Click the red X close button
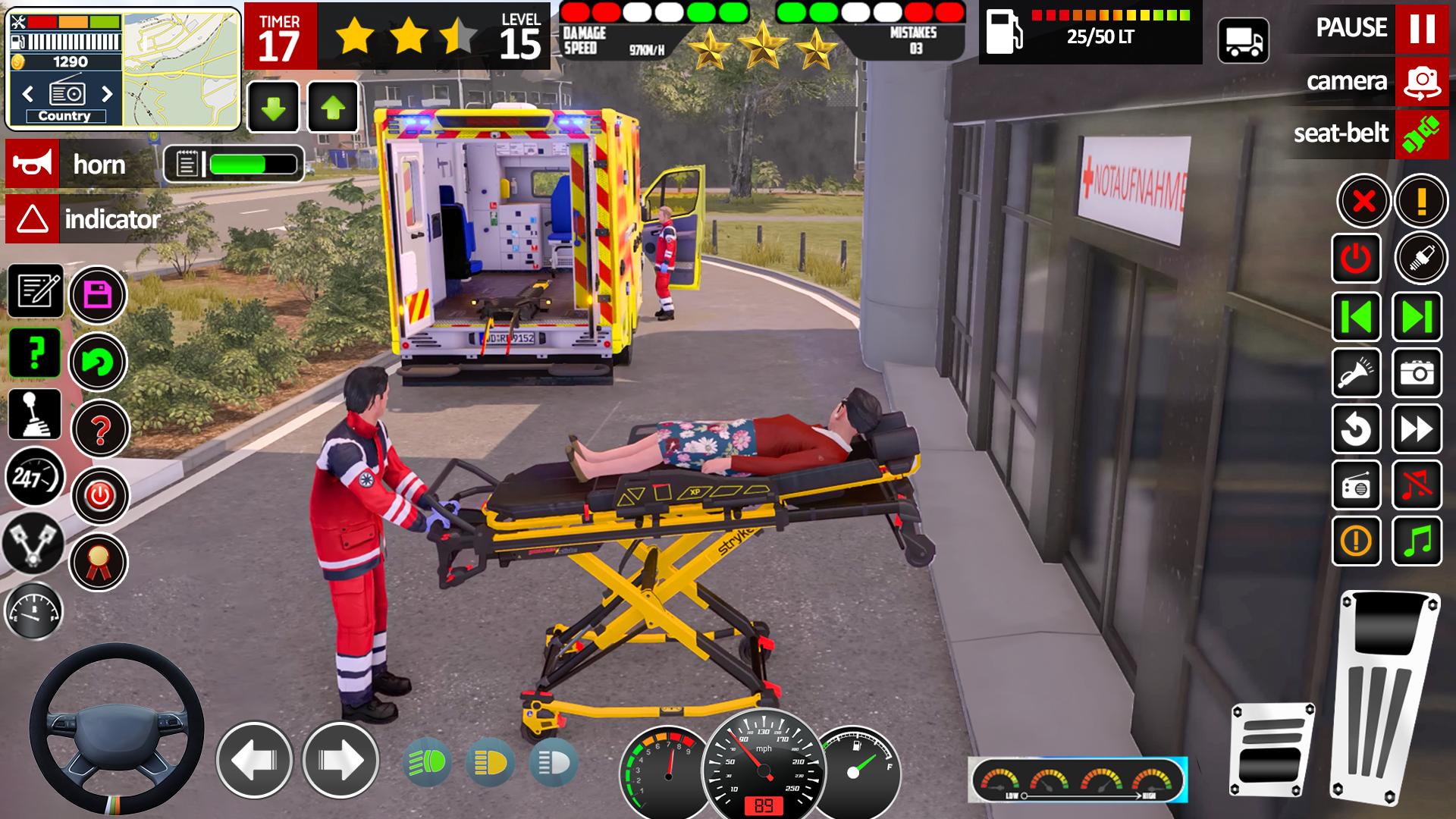1456x819 pixels. [x=1363, y=202]
